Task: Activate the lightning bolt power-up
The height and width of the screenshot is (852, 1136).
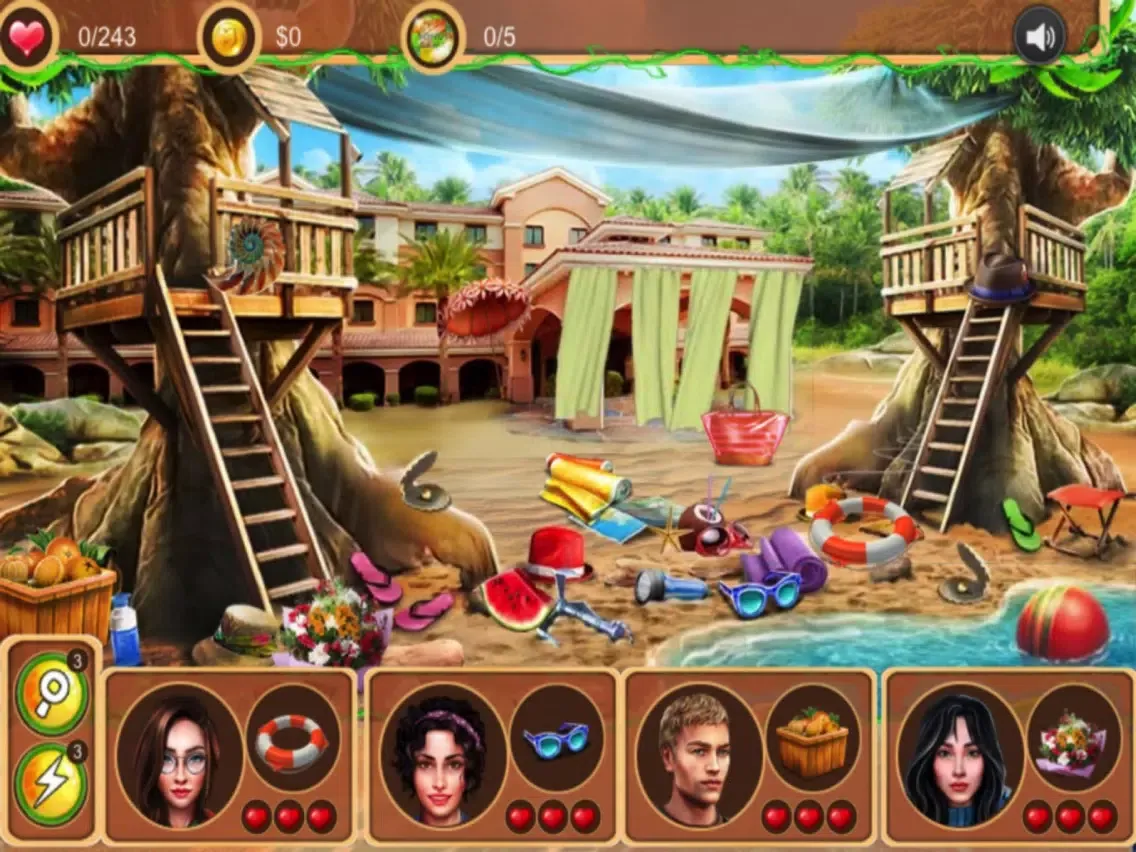Action: point(51,784)
